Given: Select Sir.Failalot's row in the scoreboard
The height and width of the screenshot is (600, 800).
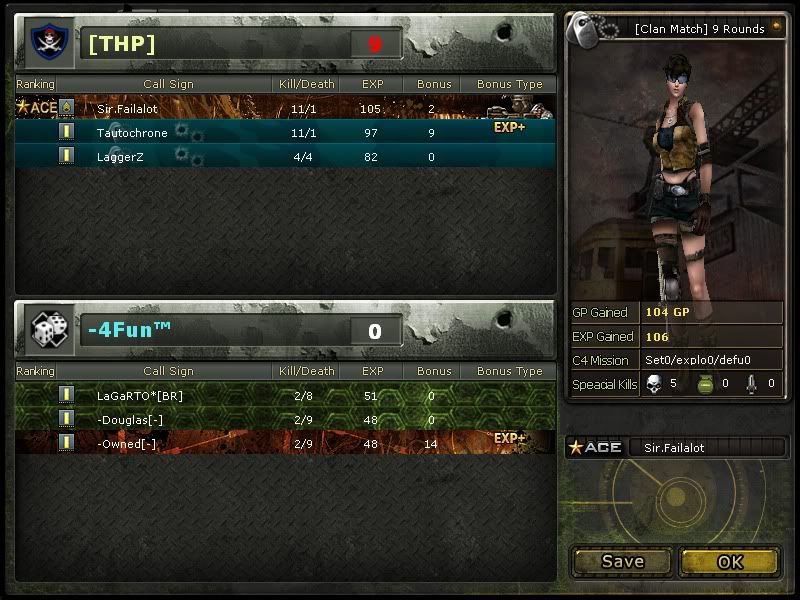Looking at the screenshot, I should (x=285, y=108).
